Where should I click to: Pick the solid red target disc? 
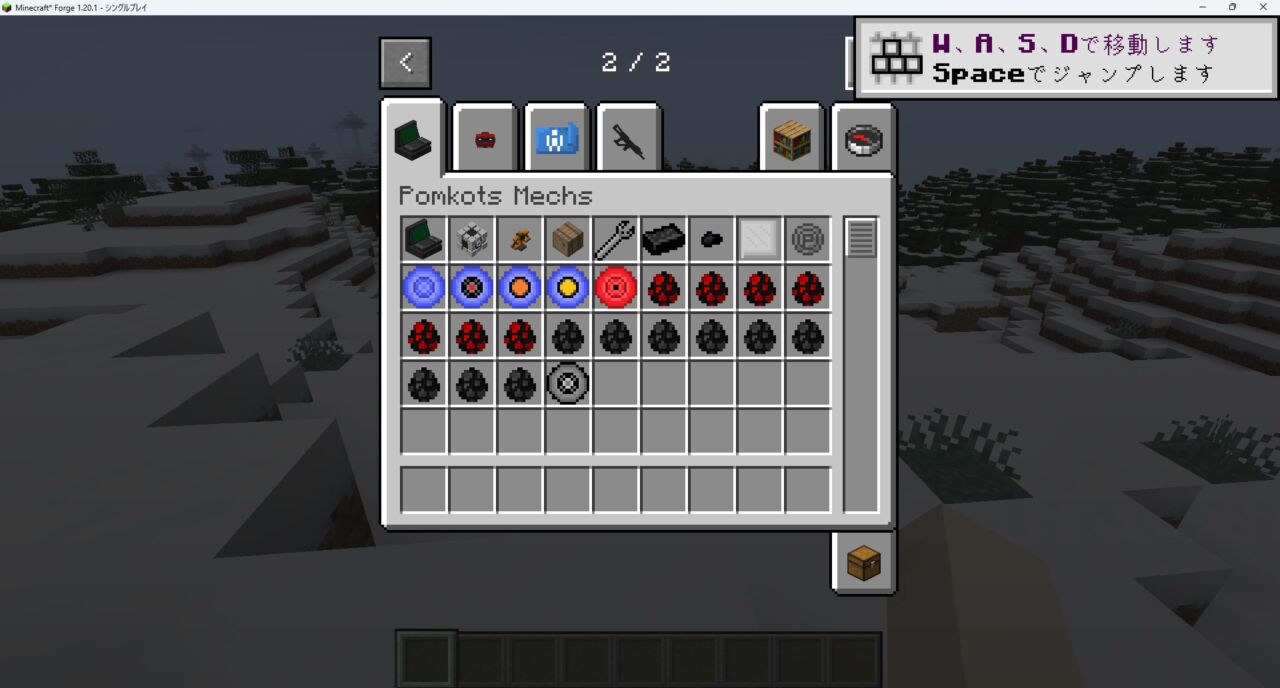pos(616,288)
